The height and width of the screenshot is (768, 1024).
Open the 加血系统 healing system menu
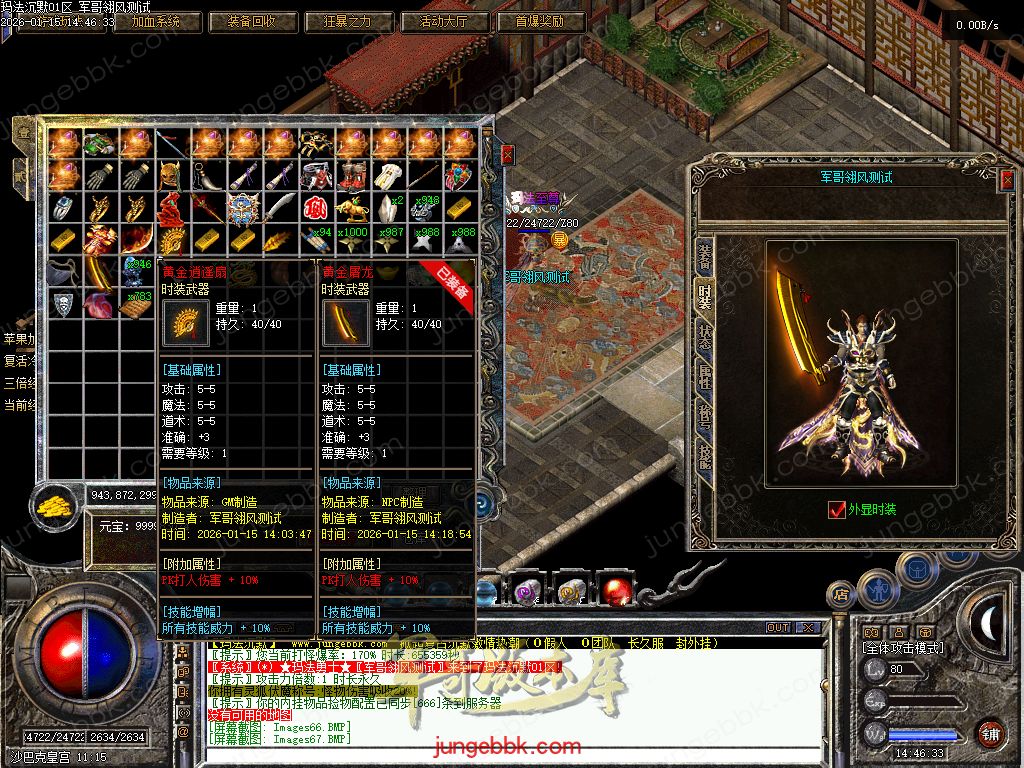[147, 21]
